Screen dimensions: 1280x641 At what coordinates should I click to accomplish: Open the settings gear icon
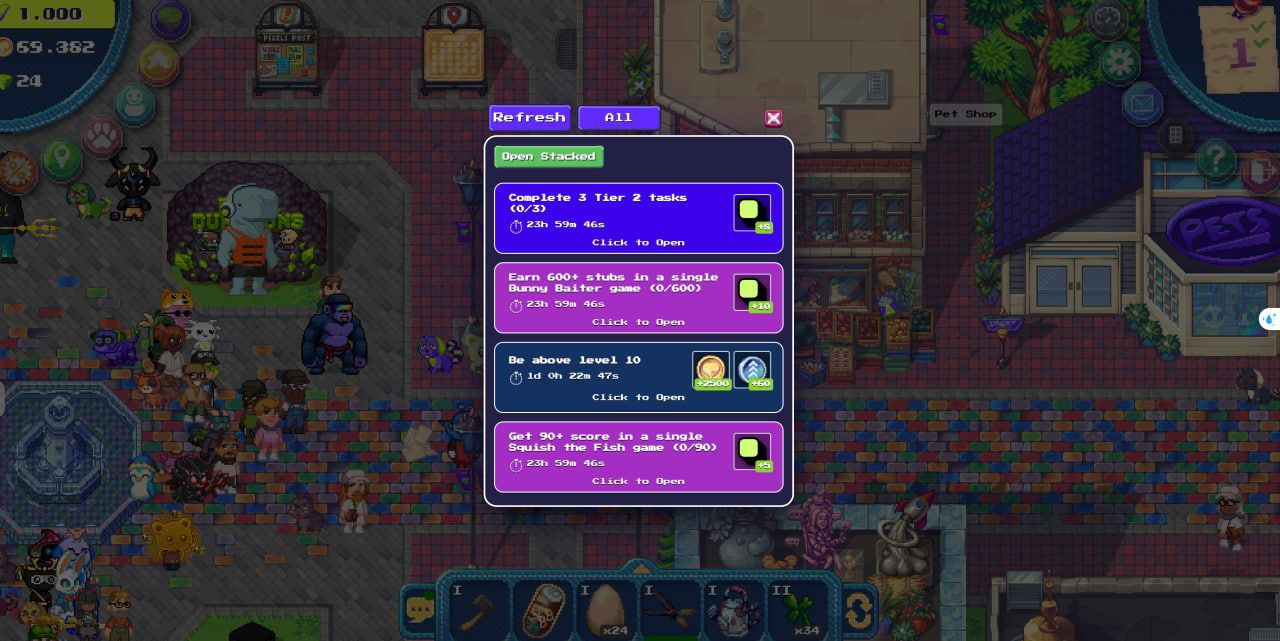pos(1120,62)
